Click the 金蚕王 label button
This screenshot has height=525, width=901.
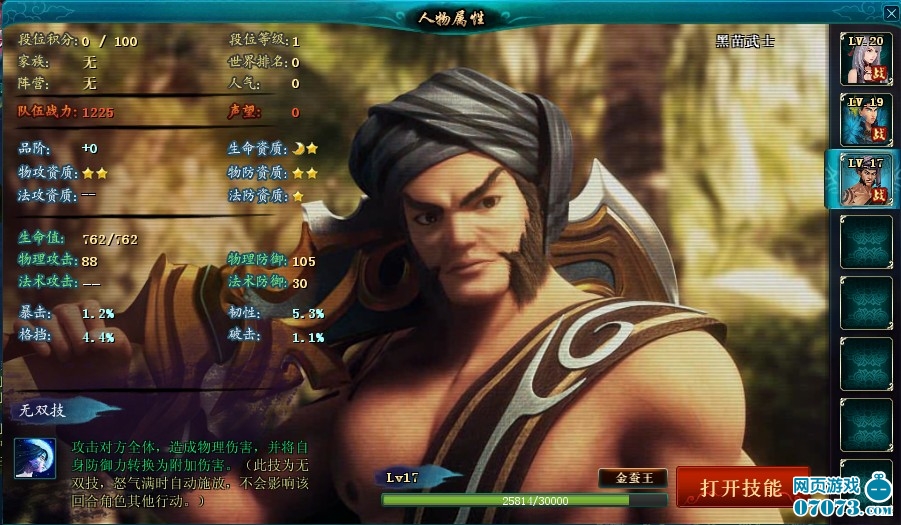click(x=633, y=478)
